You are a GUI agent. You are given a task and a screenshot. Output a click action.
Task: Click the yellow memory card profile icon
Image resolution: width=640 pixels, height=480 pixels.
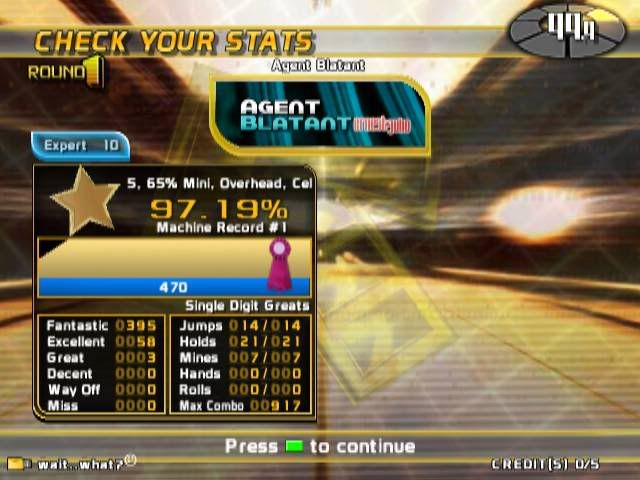pos(16,464)
